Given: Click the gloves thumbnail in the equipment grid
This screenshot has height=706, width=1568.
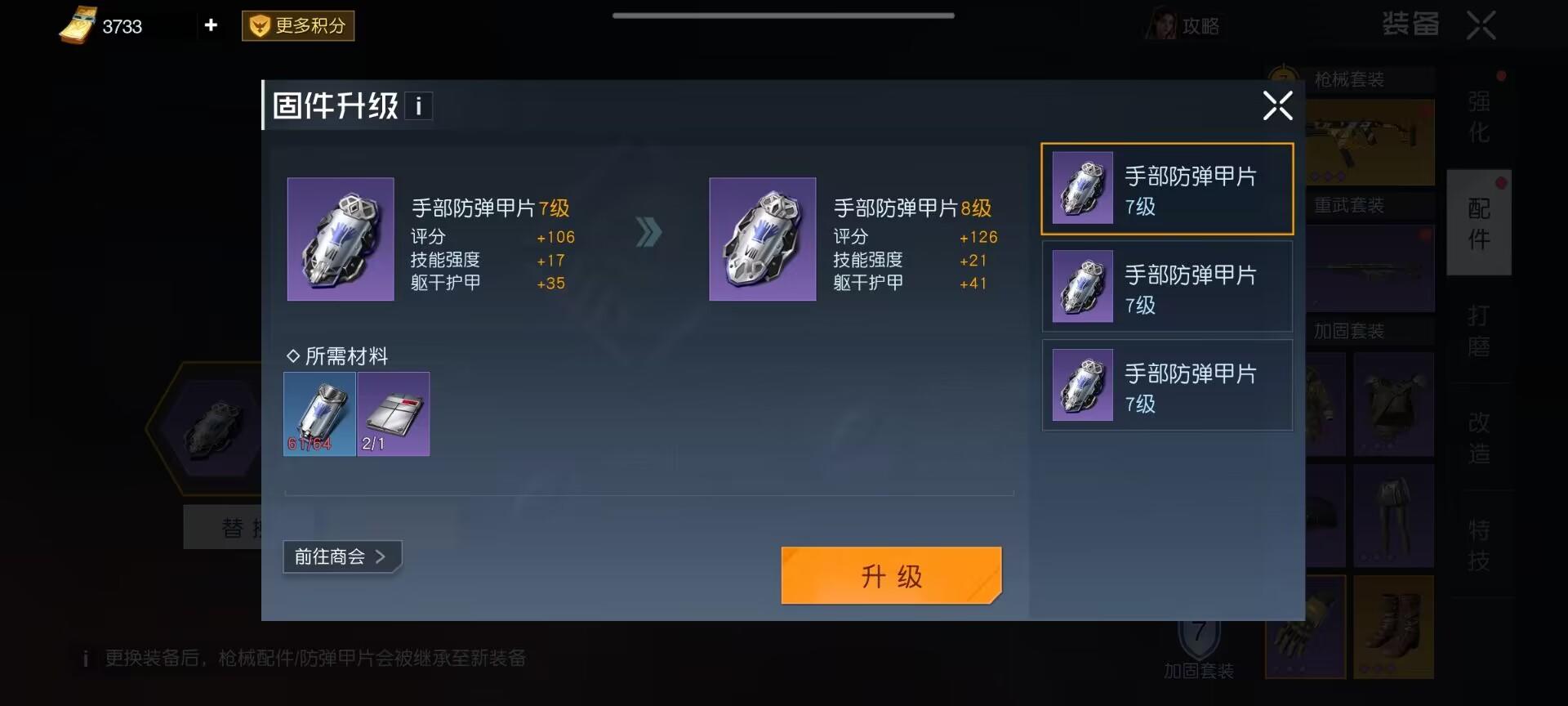Looking at the screenshot, I should pyautogui.click(x=1304, y=628).
